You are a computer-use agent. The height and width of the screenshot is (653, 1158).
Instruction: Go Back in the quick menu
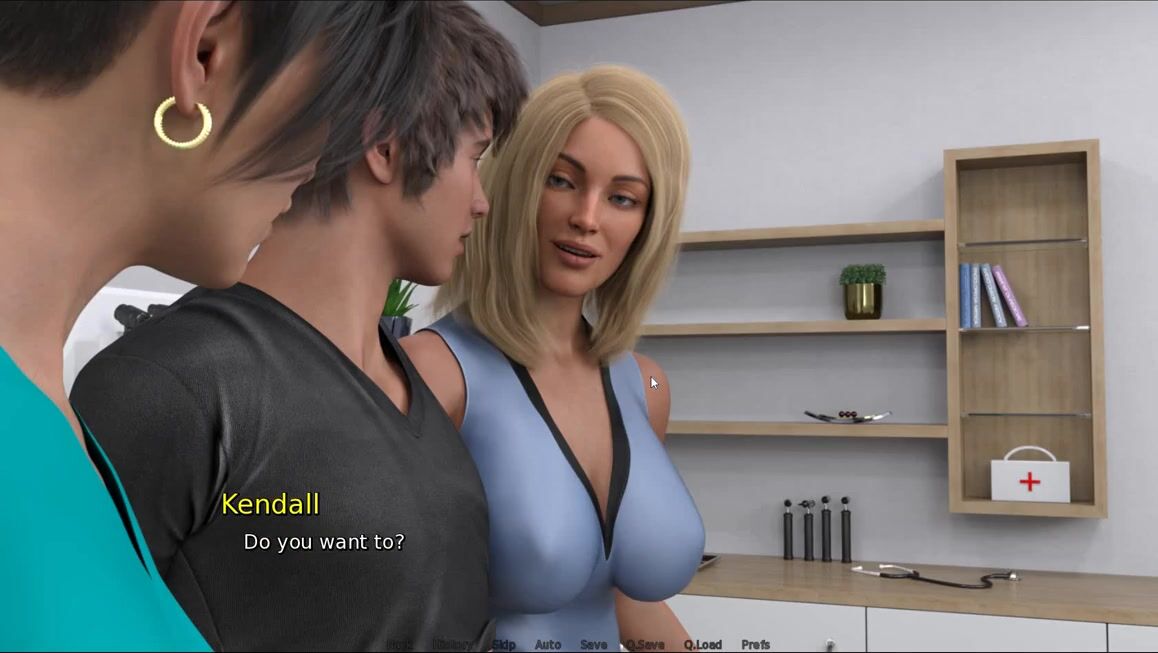tap(399, 645)
